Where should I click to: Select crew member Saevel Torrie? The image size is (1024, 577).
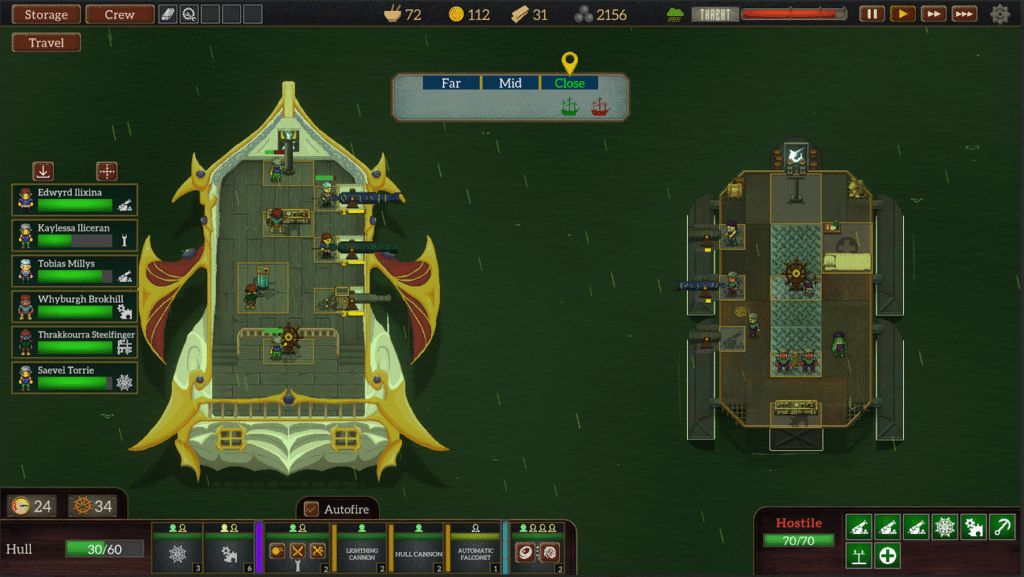click(75, 377)
